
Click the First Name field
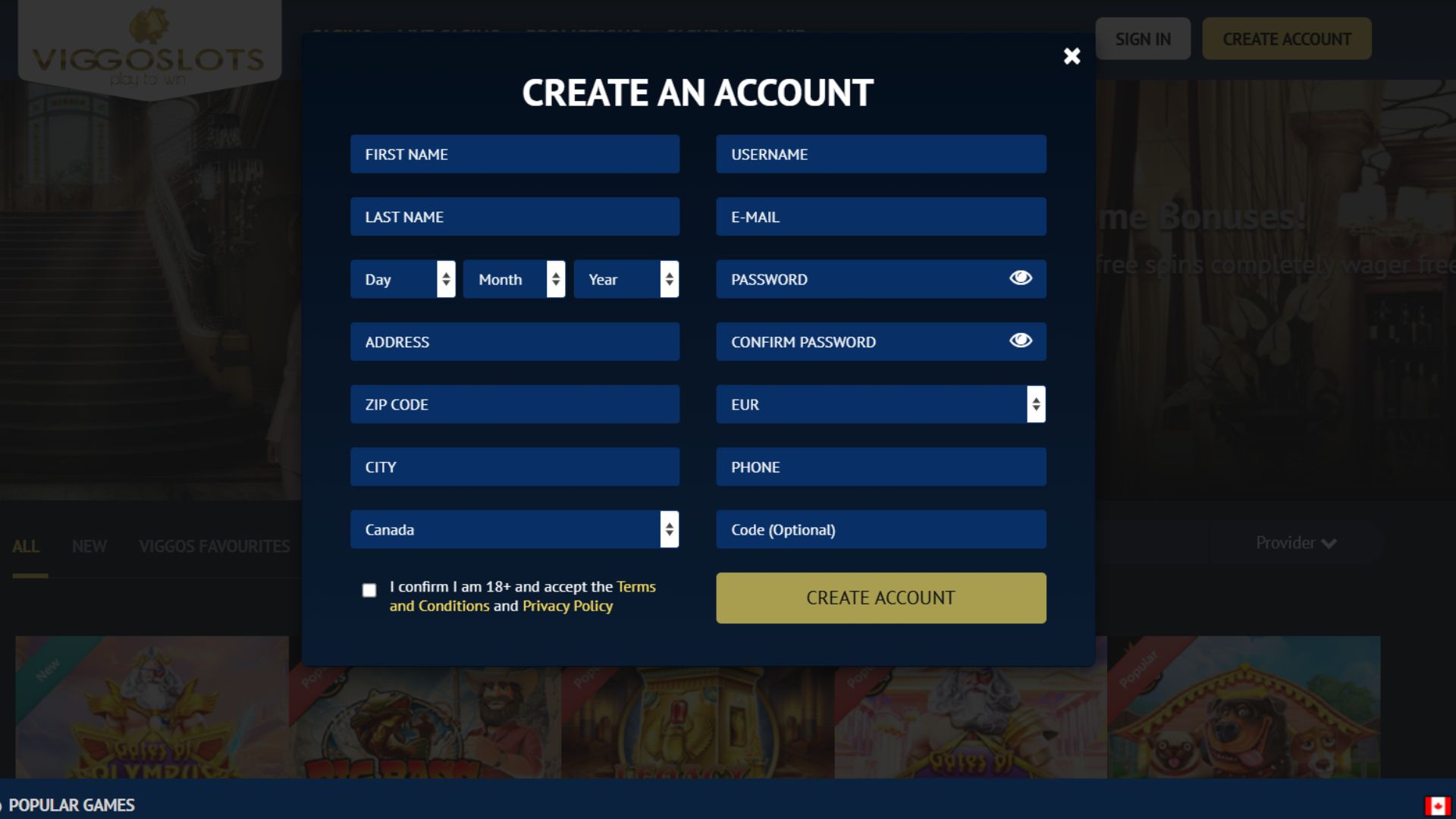pos(514,154)
